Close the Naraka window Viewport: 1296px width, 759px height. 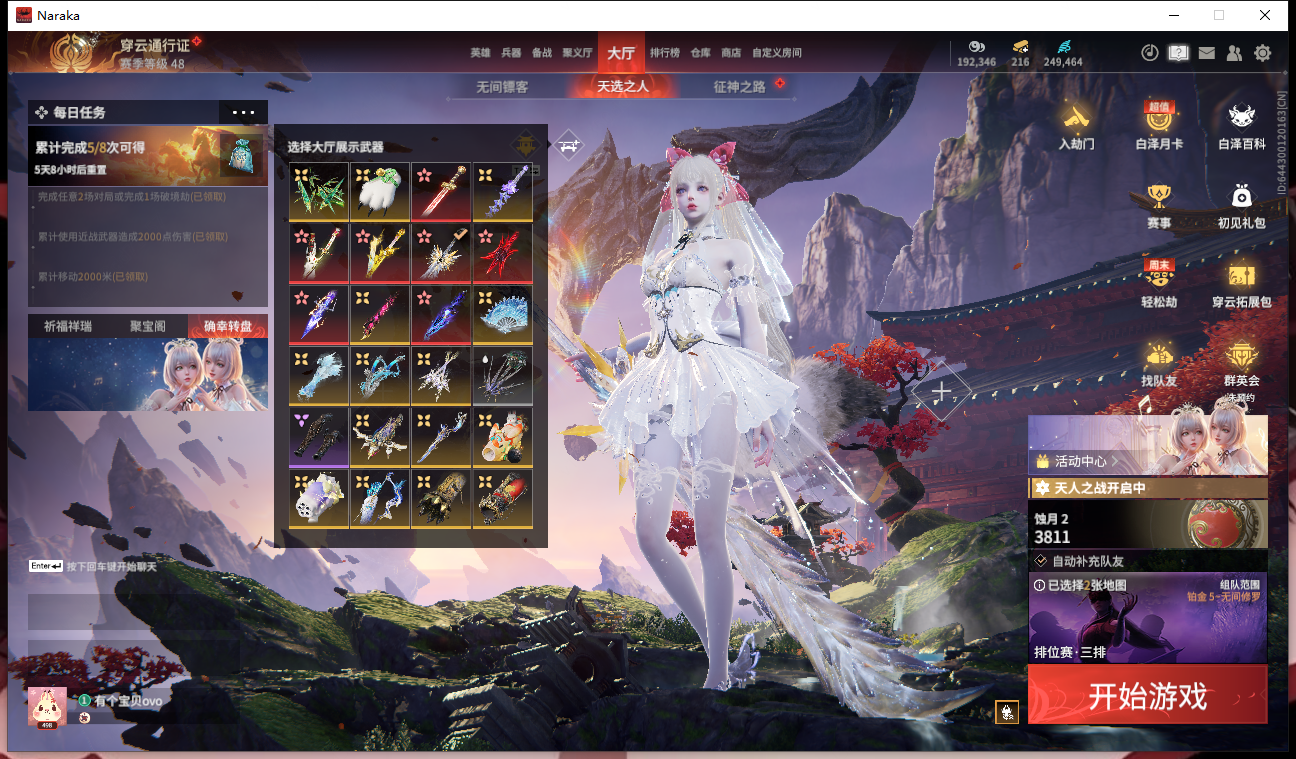pyautogui.click(x=1265, y=15)
